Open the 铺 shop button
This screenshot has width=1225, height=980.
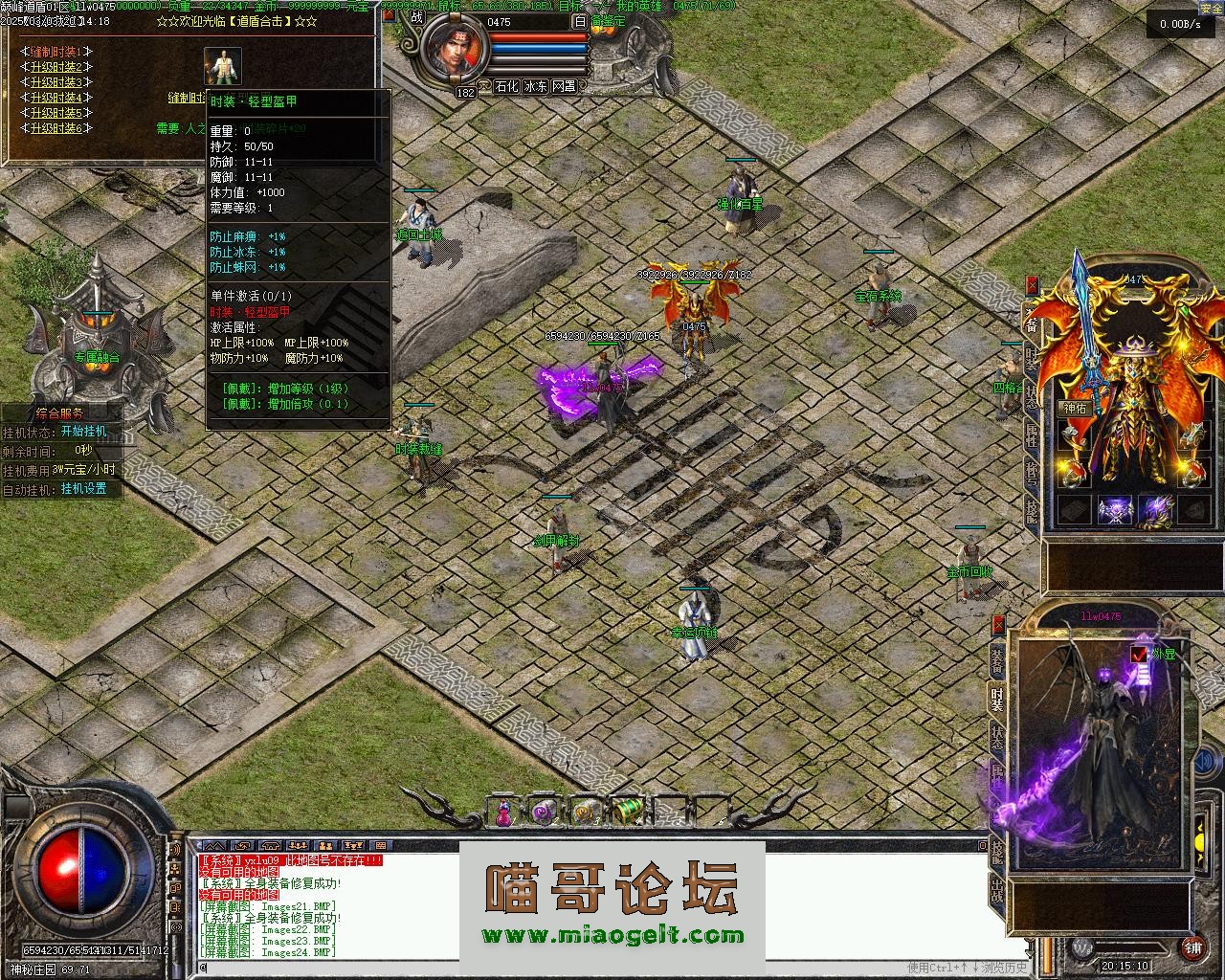[x=1192, y=947]
